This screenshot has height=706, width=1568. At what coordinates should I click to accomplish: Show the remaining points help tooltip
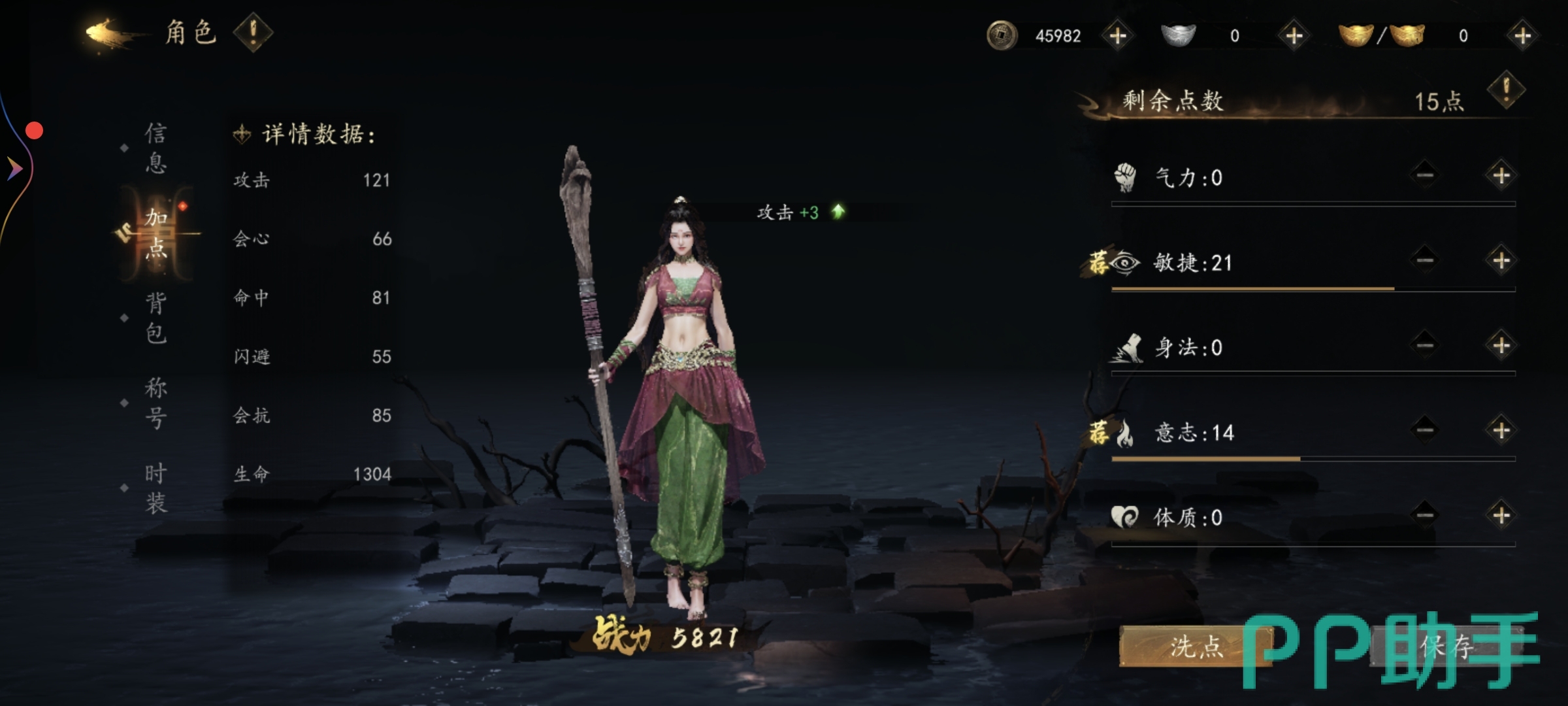coord(1506,90)
